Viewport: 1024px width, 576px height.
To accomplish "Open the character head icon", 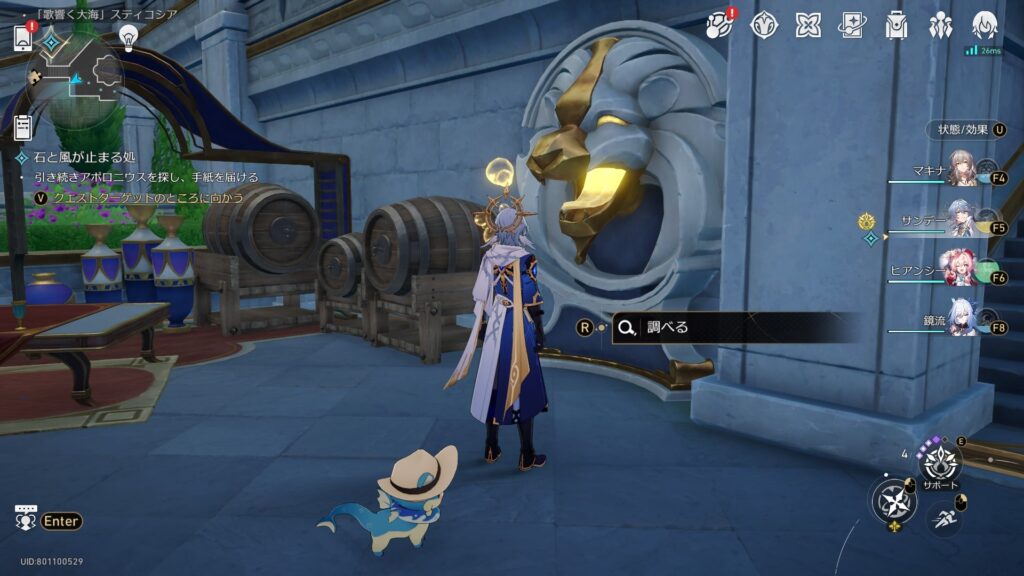I will (985, 25).
